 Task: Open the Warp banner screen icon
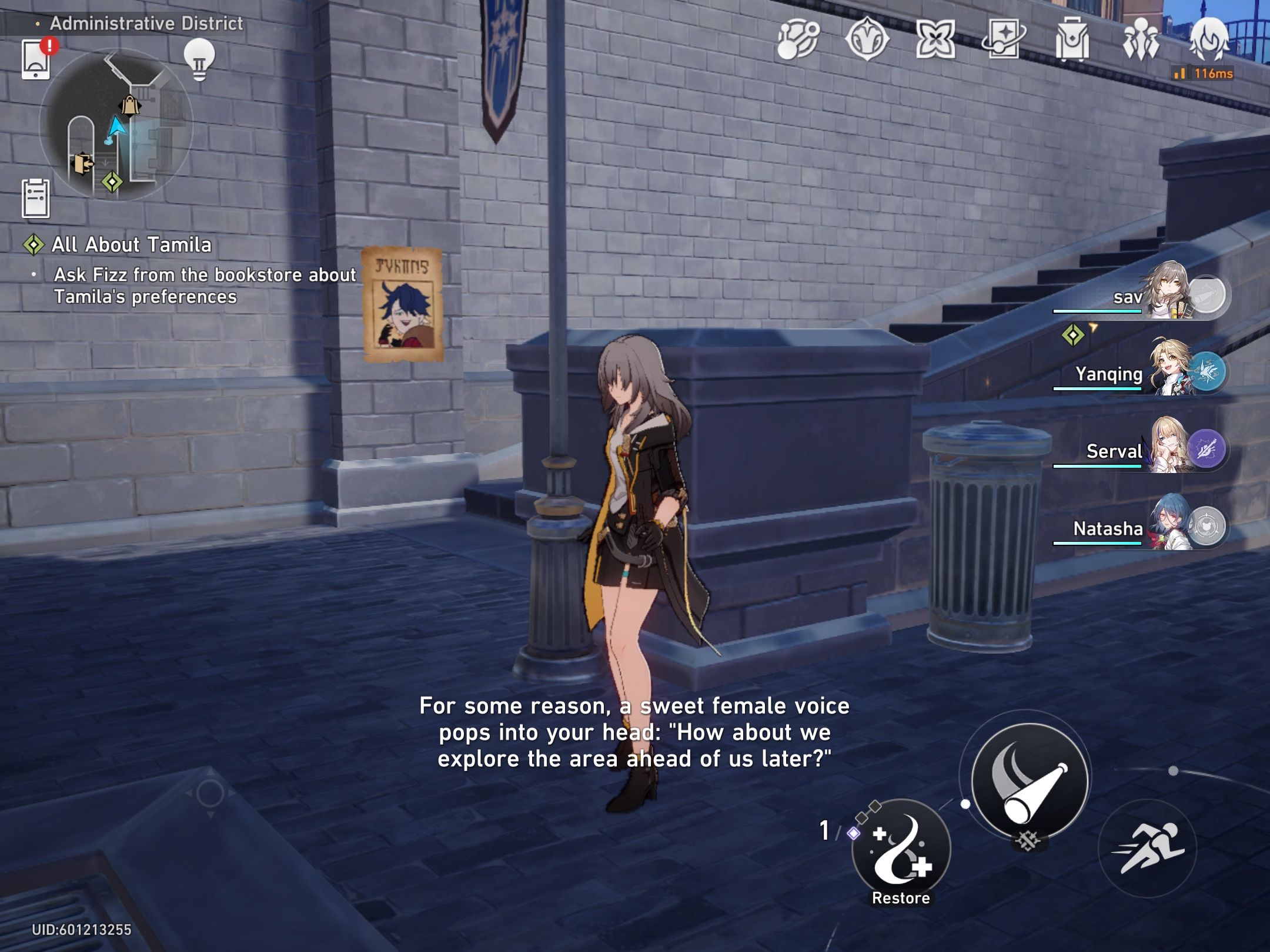[x=1003, y=40]
